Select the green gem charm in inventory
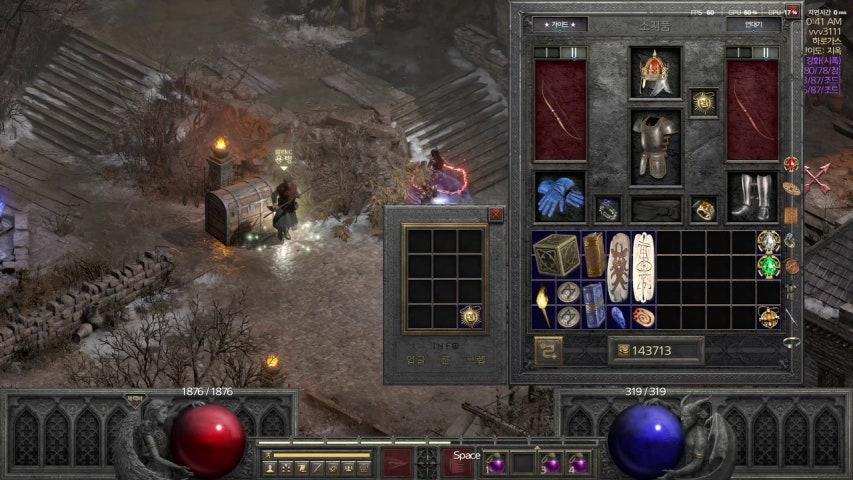Viewport: 853px width, 480px height. [768, 267]
